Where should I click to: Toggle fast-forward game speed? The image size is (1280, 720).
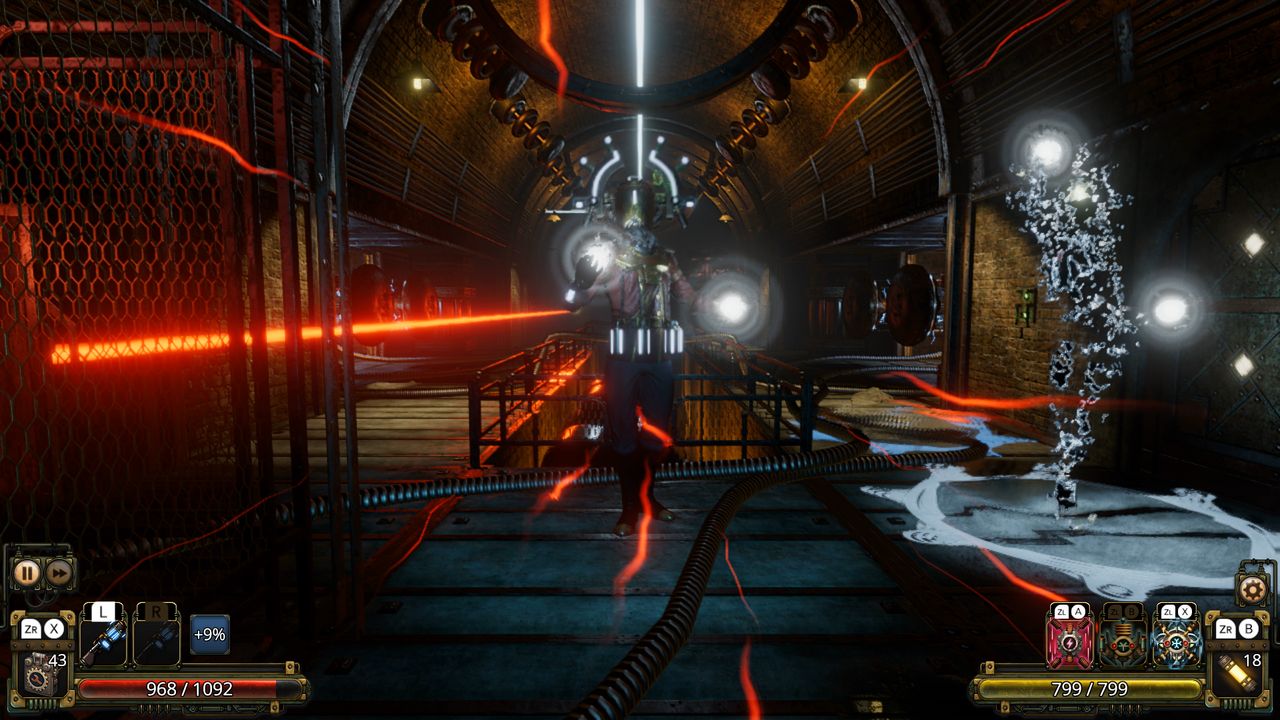[x=56, y=571]
